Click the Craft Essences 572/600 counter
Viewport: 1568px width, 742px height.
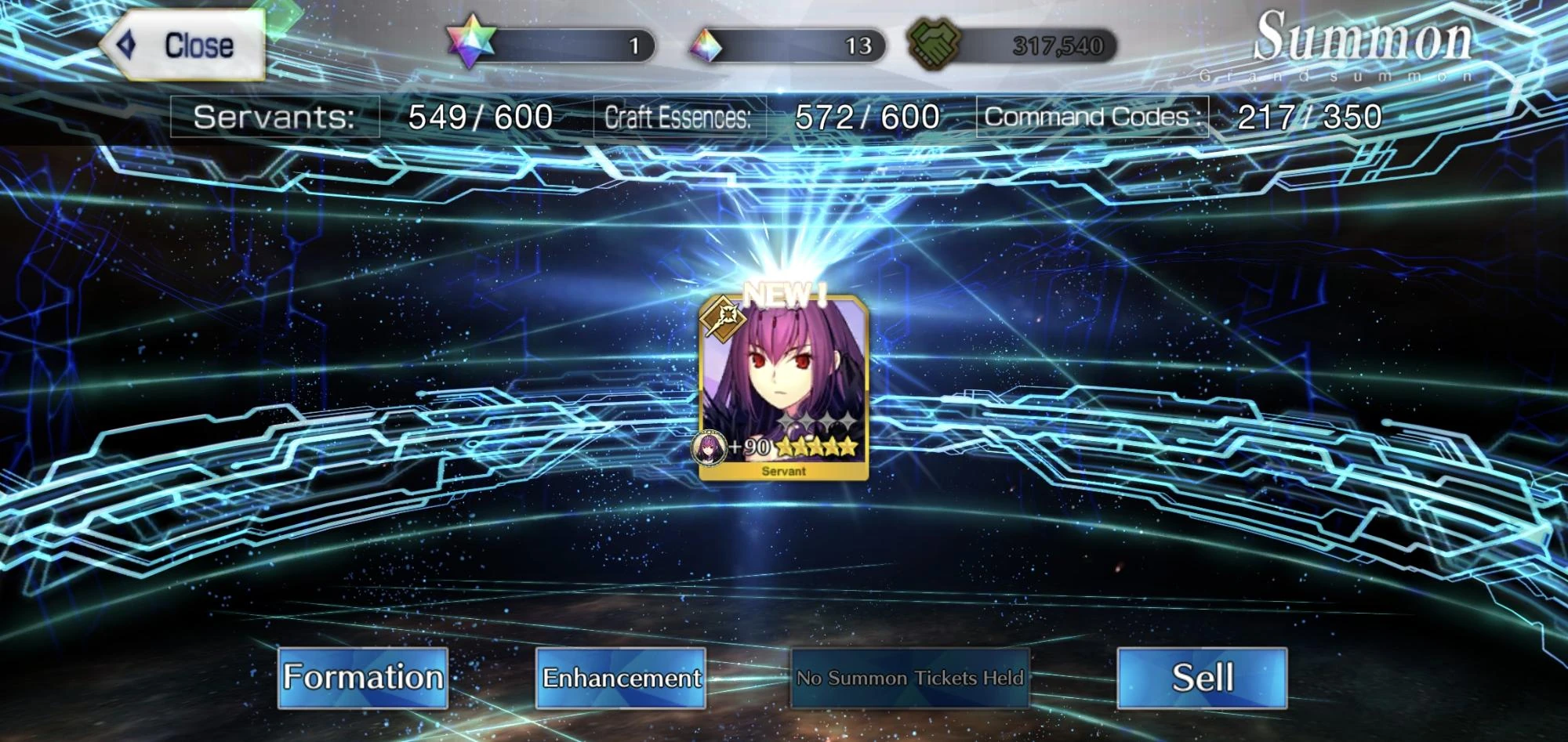point(768,115)
